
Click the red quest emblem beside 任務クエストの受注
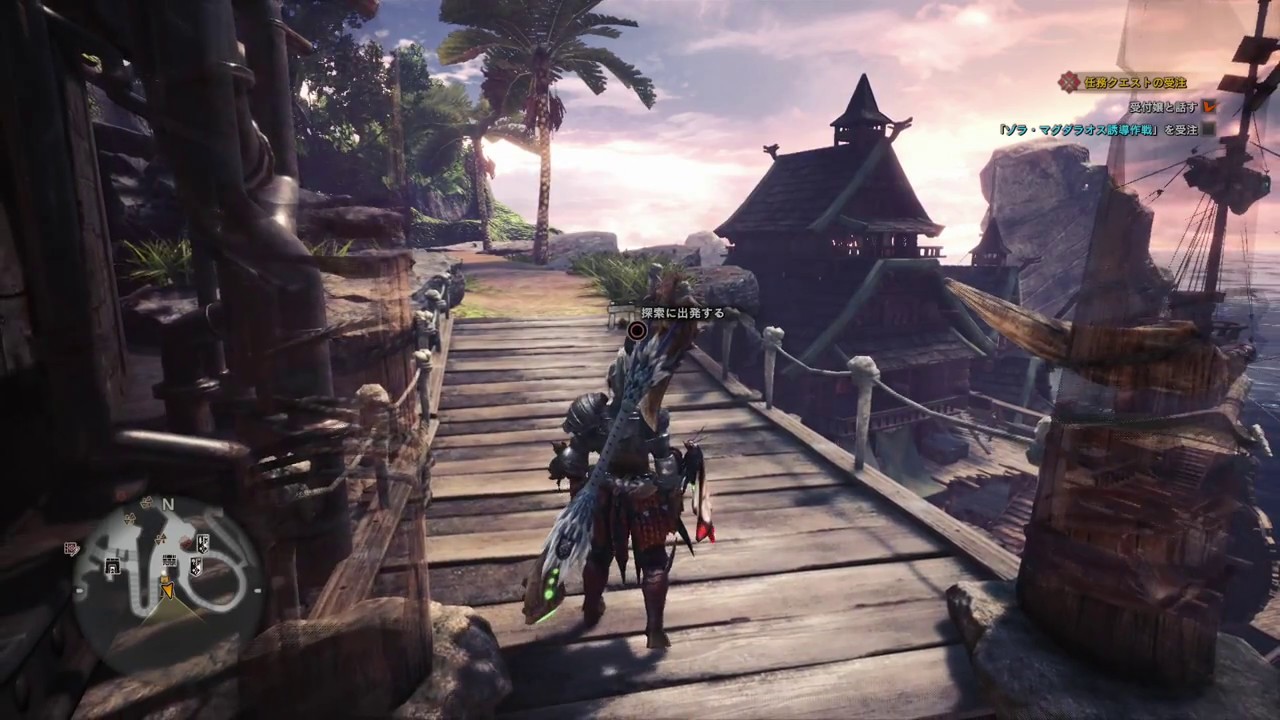coord(1068,81)
